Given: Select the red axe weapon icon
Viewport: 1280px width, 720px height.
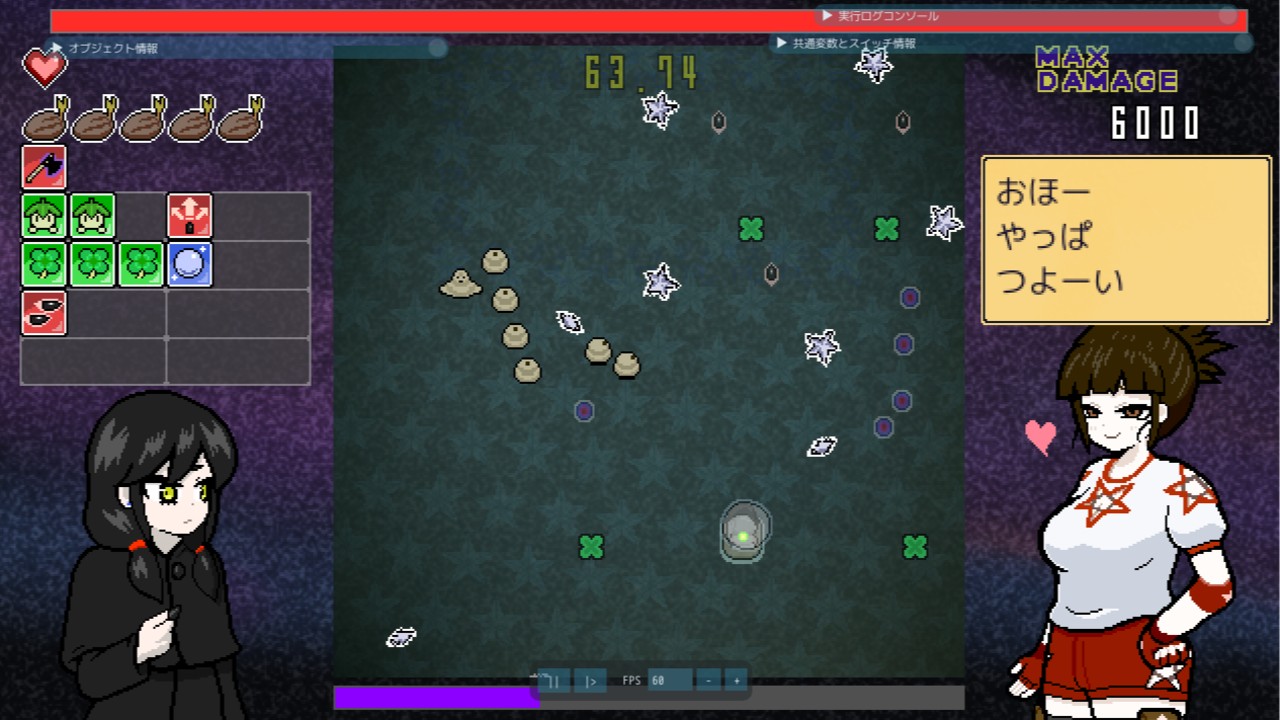Looking at the screenshot, I should pyautogui.click(x=44, y=167).
